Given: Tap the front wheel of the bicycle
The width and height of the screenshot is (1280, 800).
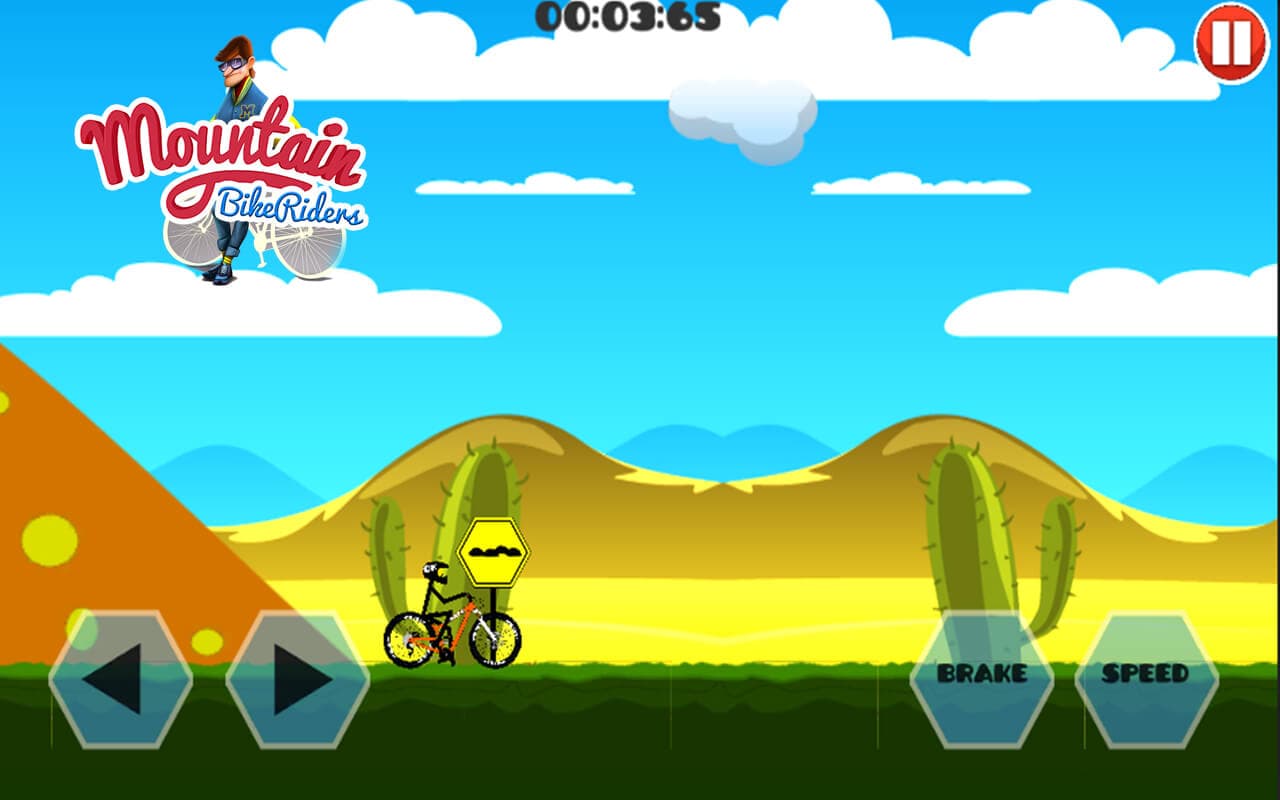Looking at the screenshot, I should [x=496, y=640].
